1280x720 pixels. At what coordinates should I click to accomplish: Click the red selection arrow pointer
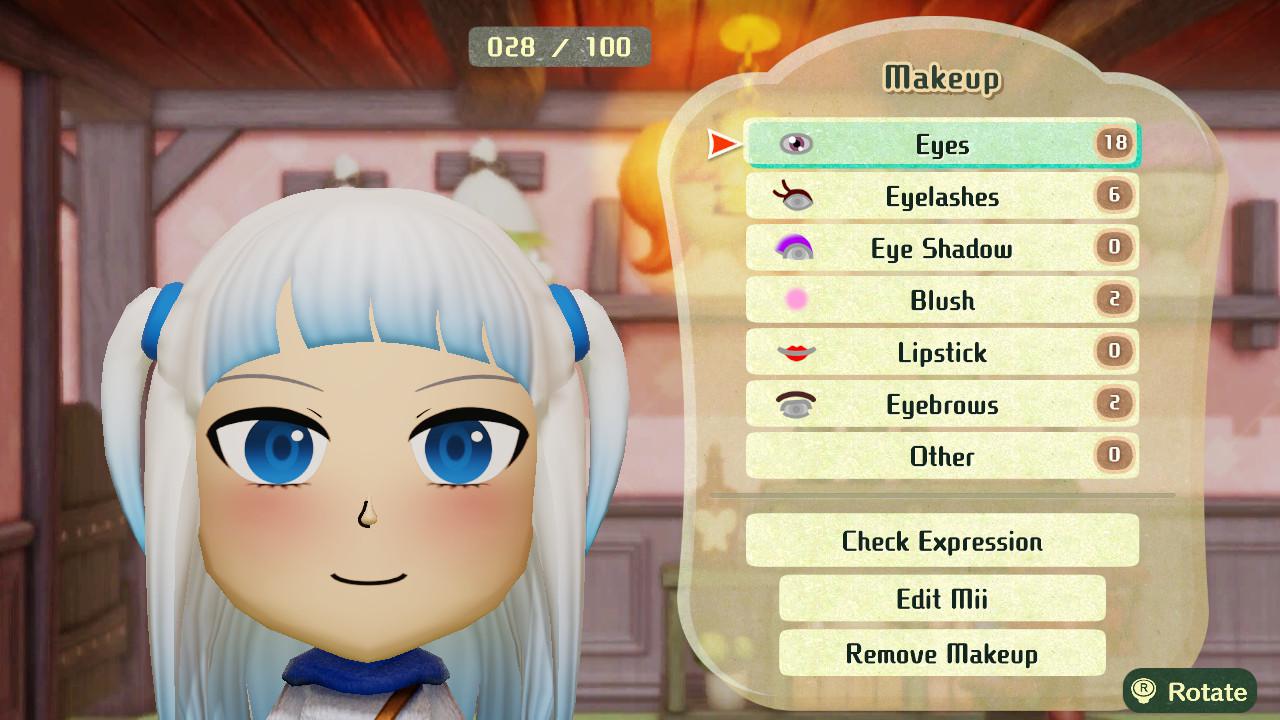tap(722, 143)
